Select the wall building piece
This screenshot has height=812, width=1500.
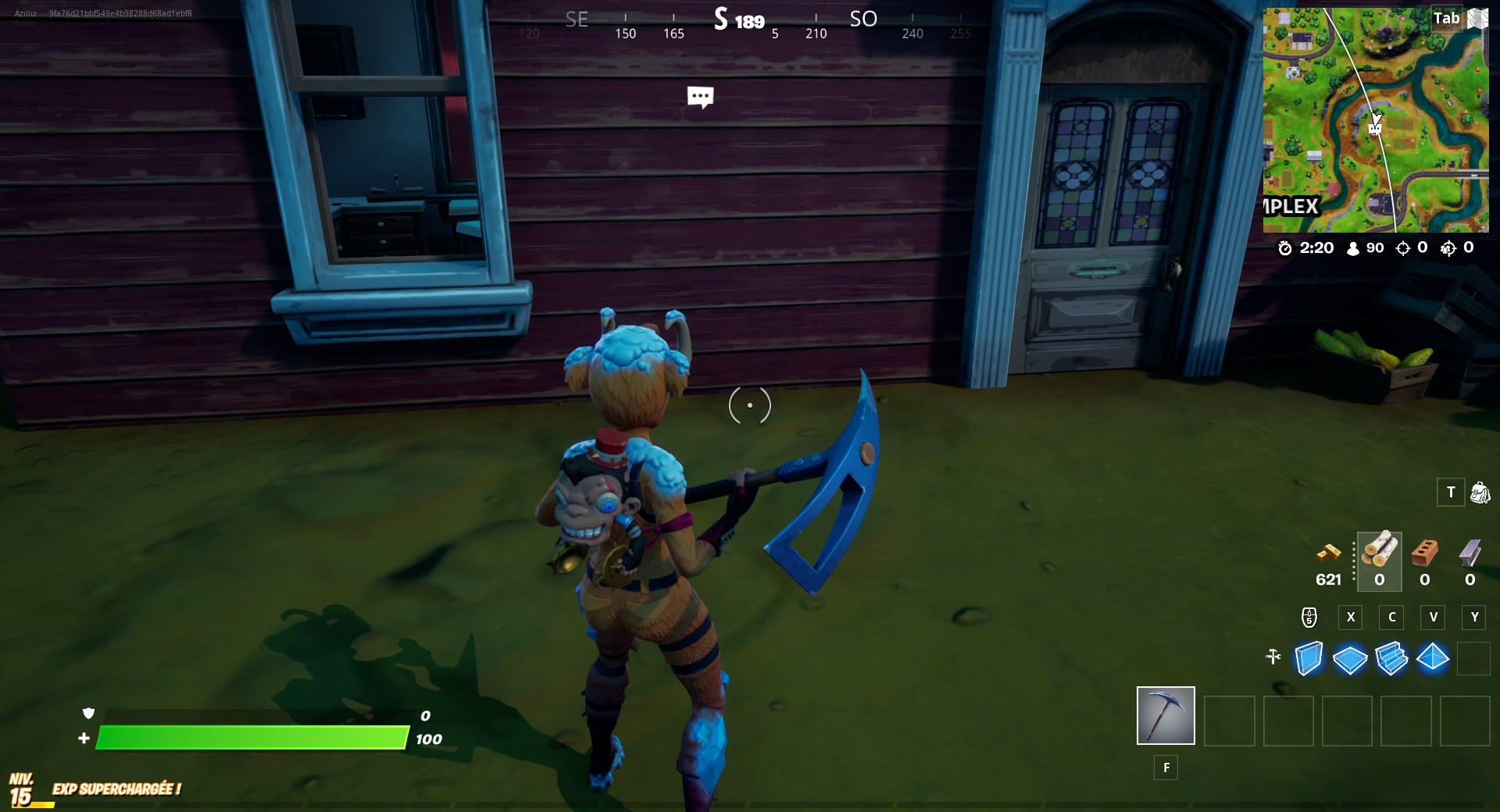(x=1310, y=659)
